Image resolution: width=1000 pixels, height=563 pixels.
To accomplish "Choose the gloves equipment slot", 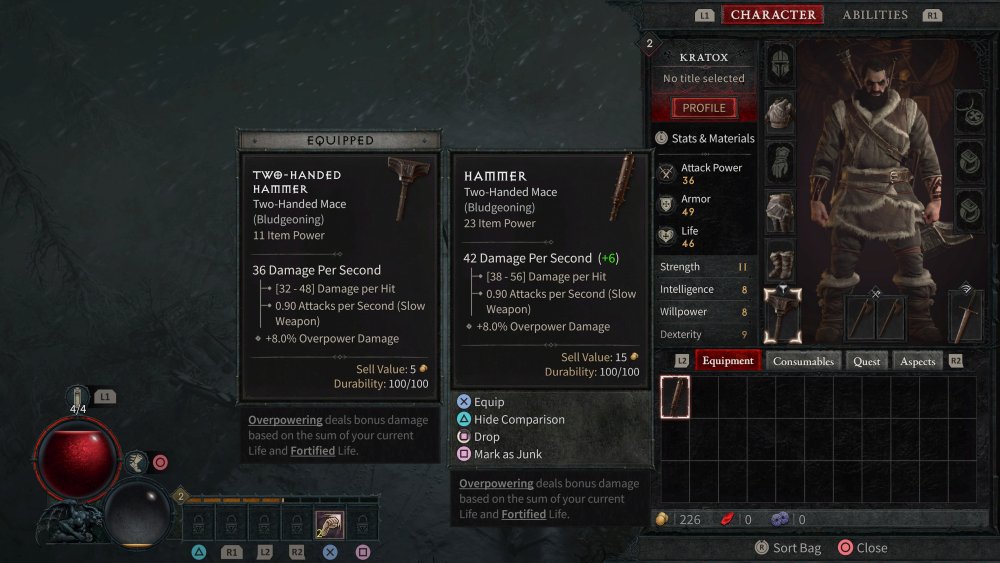I will tap(780, 162).
